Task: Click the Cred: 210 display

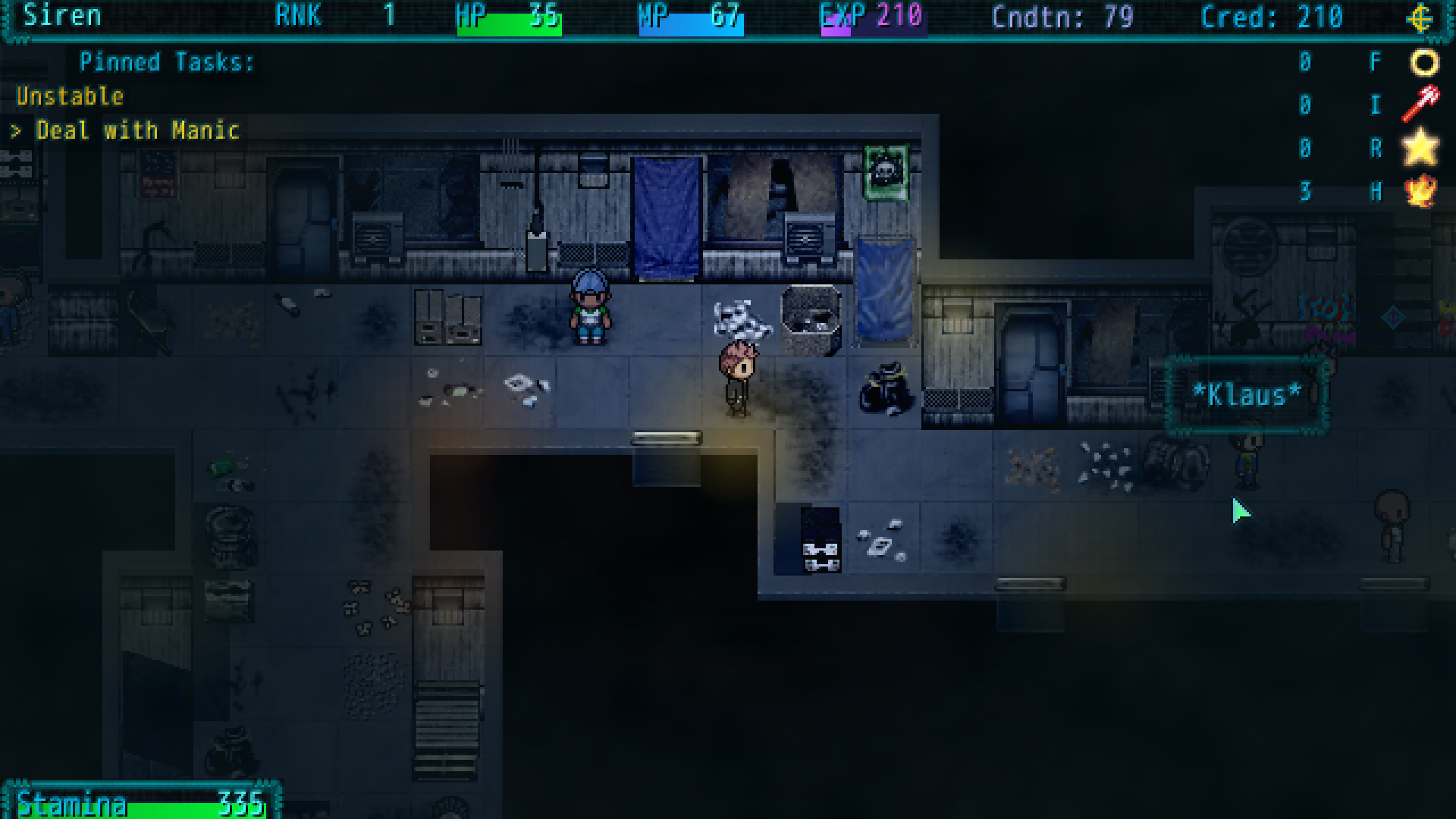Action: pos(1269,17)
